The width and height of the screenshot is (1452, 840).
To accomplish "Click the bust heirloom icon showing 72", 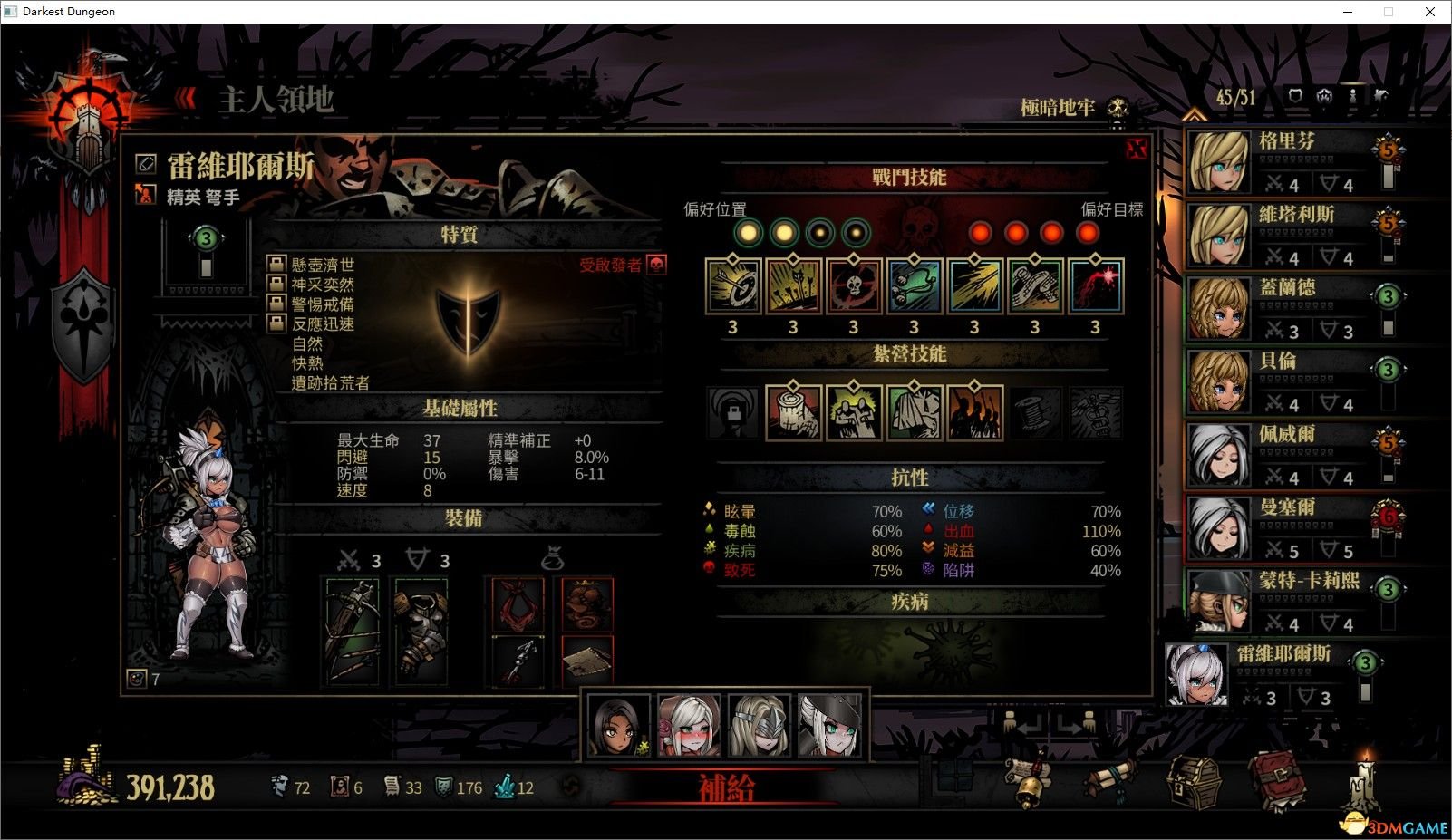I will point(280,787).
